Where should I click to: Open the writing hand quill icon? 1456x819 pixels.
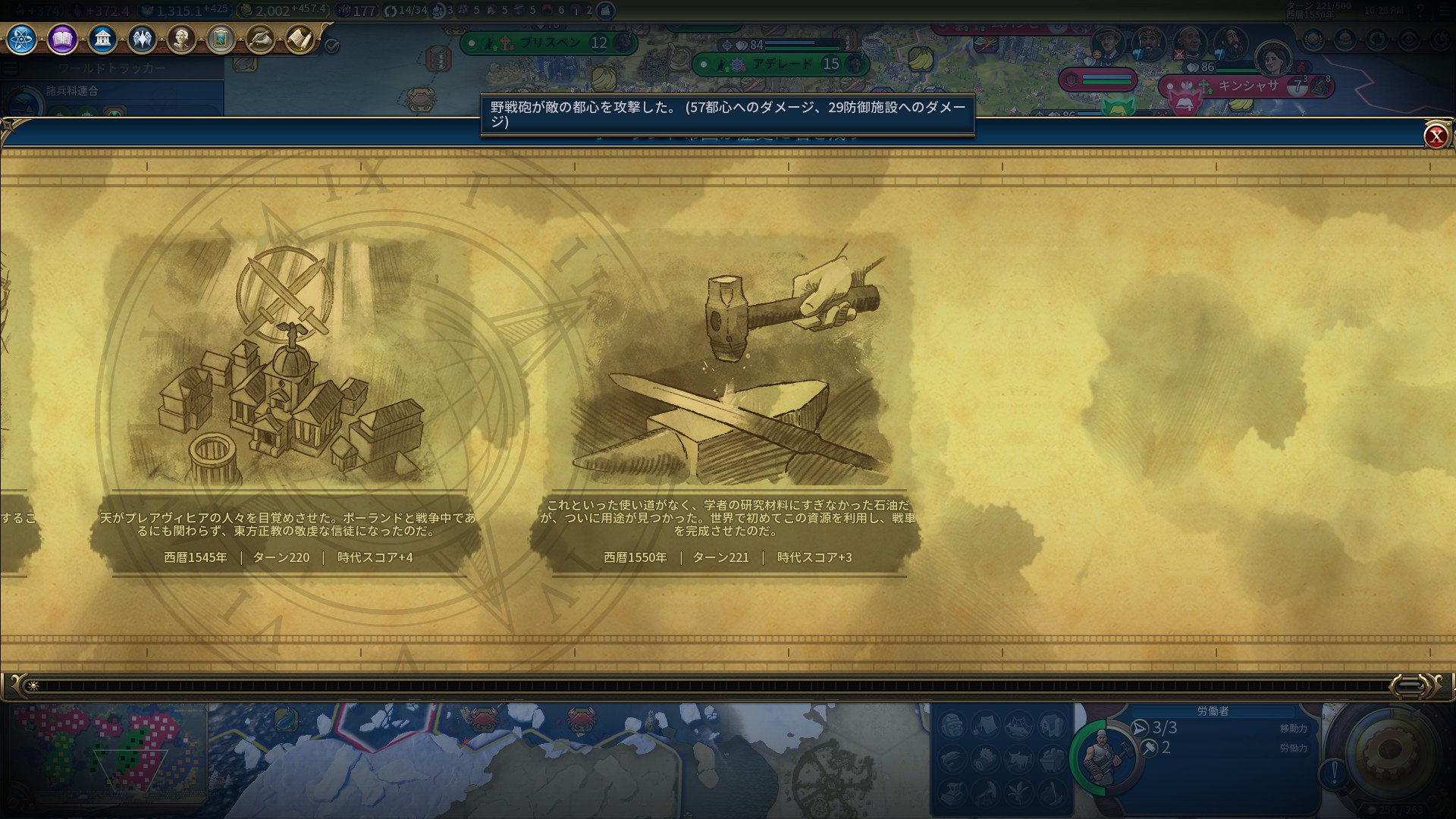pos(260,39)
